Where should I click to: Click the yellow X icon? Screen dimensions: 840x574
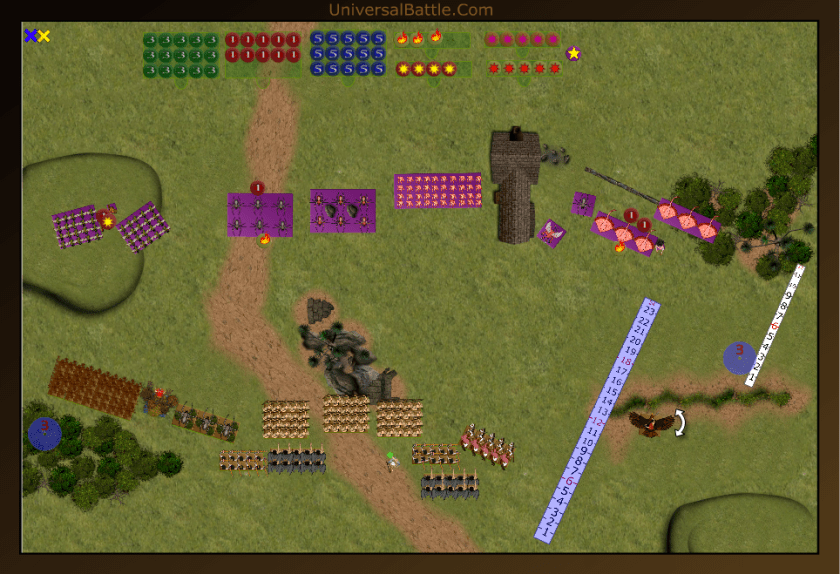tap(44, 36)
